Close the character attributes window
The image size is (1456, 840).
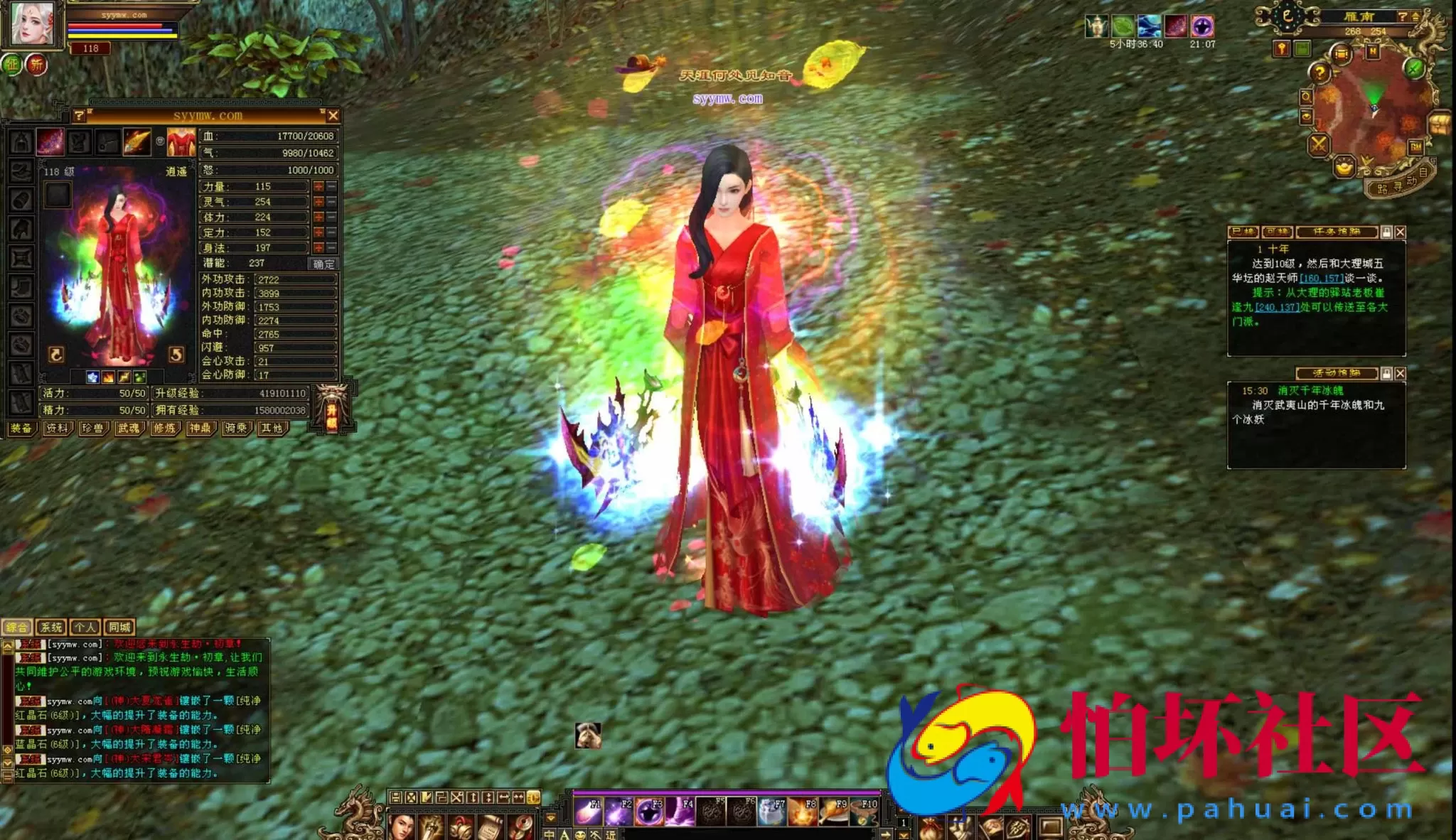333,115
